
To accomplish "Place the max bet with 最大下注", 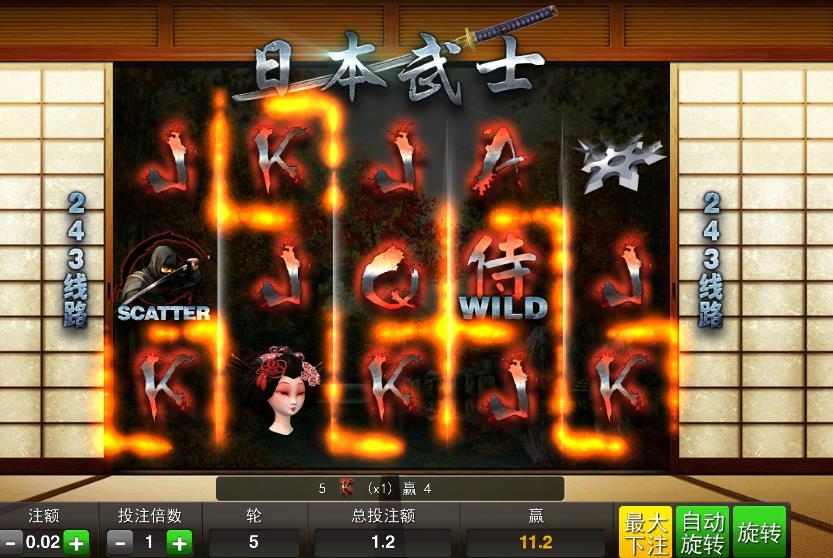I will tap(645, 532).
